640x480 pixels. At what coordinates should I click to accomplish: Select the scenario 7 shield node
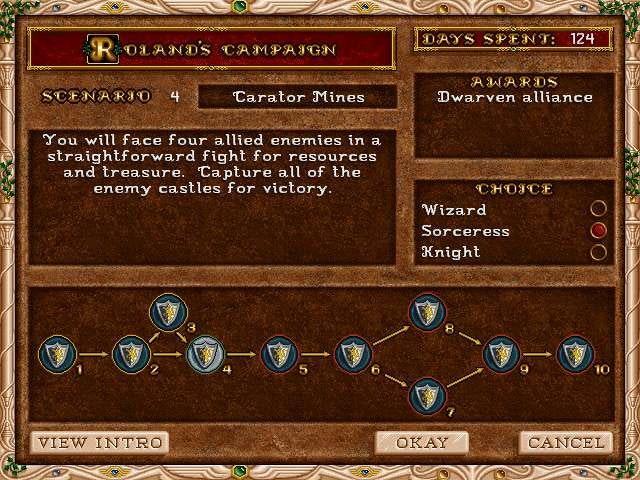point(427,395)
